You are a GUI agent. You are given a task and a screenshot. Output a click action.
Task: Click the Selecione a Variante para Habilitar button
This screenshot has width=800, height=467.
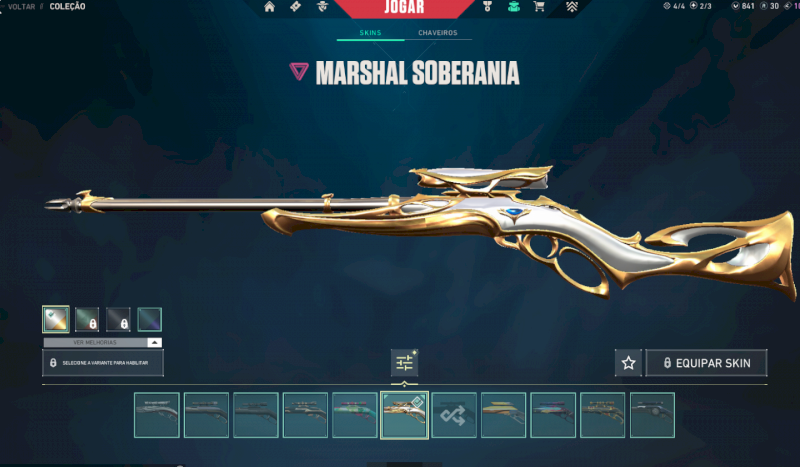pyautogui.click(x=102, y=362)
